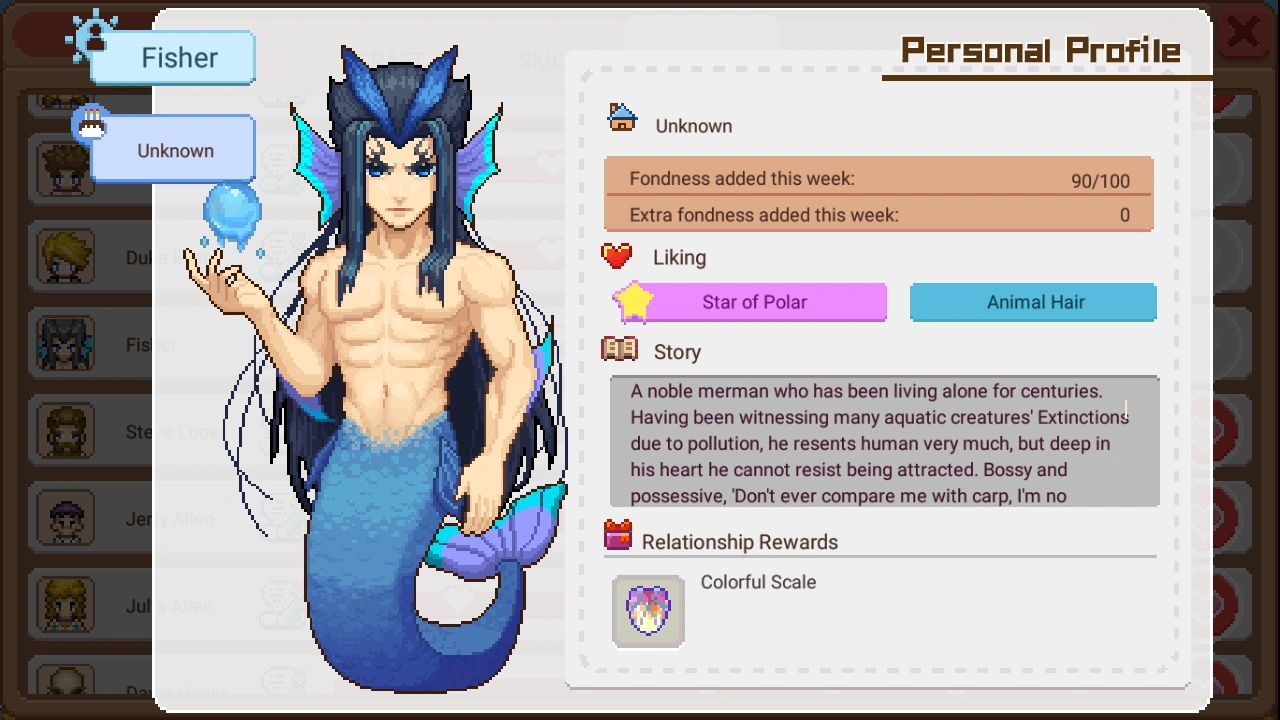Select Julia Allen's portrait

tap(64, 604)
